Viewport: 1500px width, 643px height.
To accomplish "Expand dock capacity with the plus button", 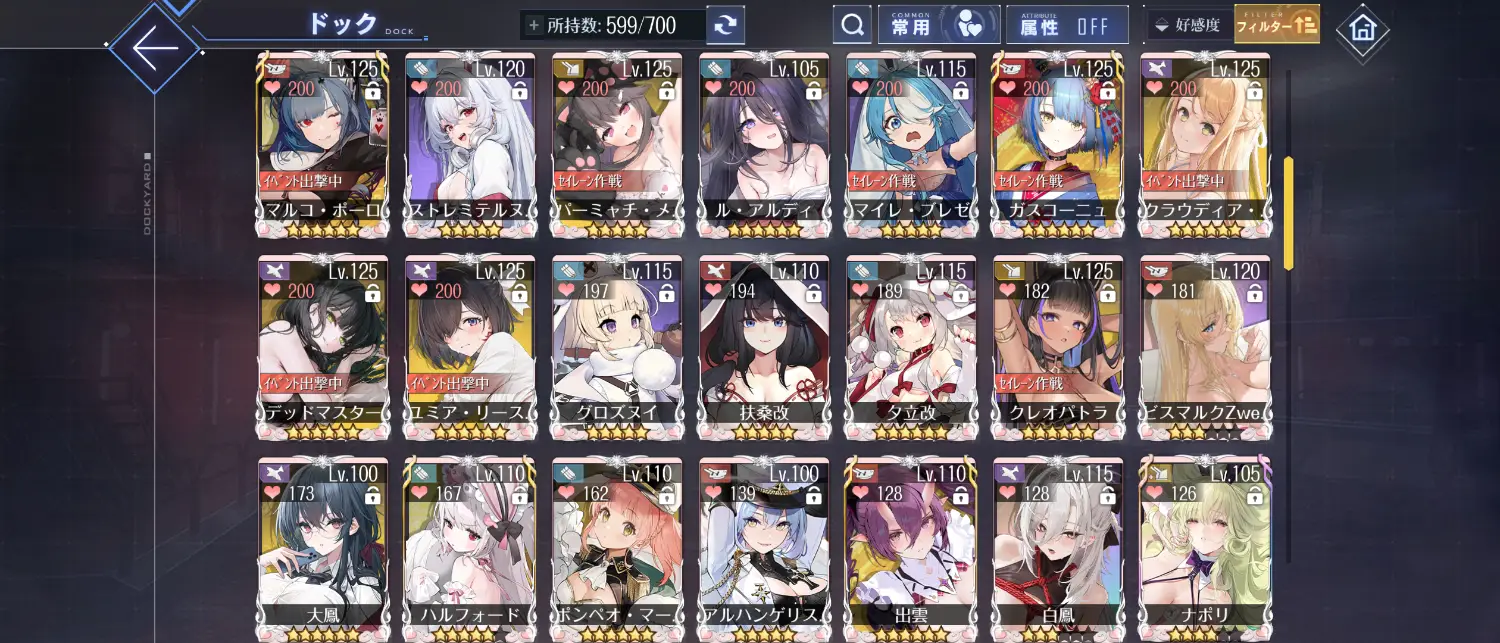I will [x=534, y=25].
